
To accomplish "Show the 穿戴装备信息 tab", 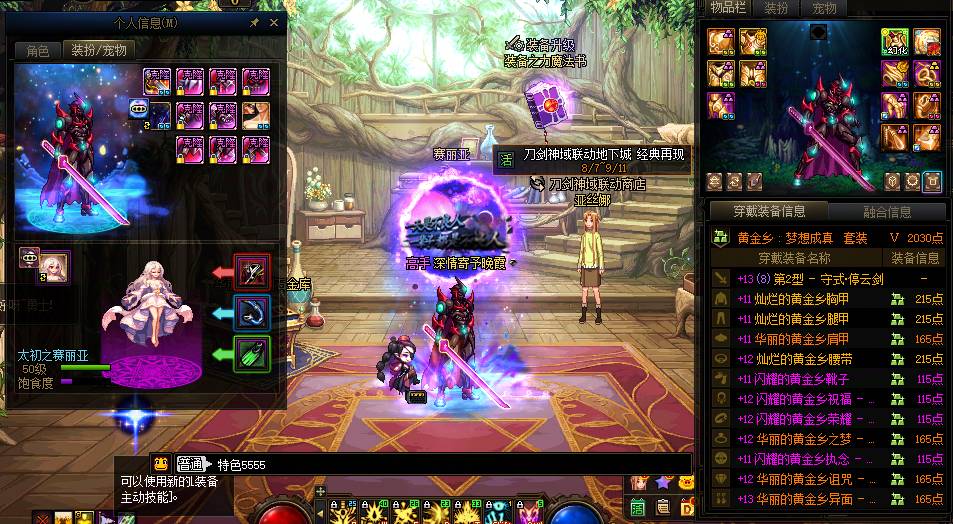I will tap(768, 211).
